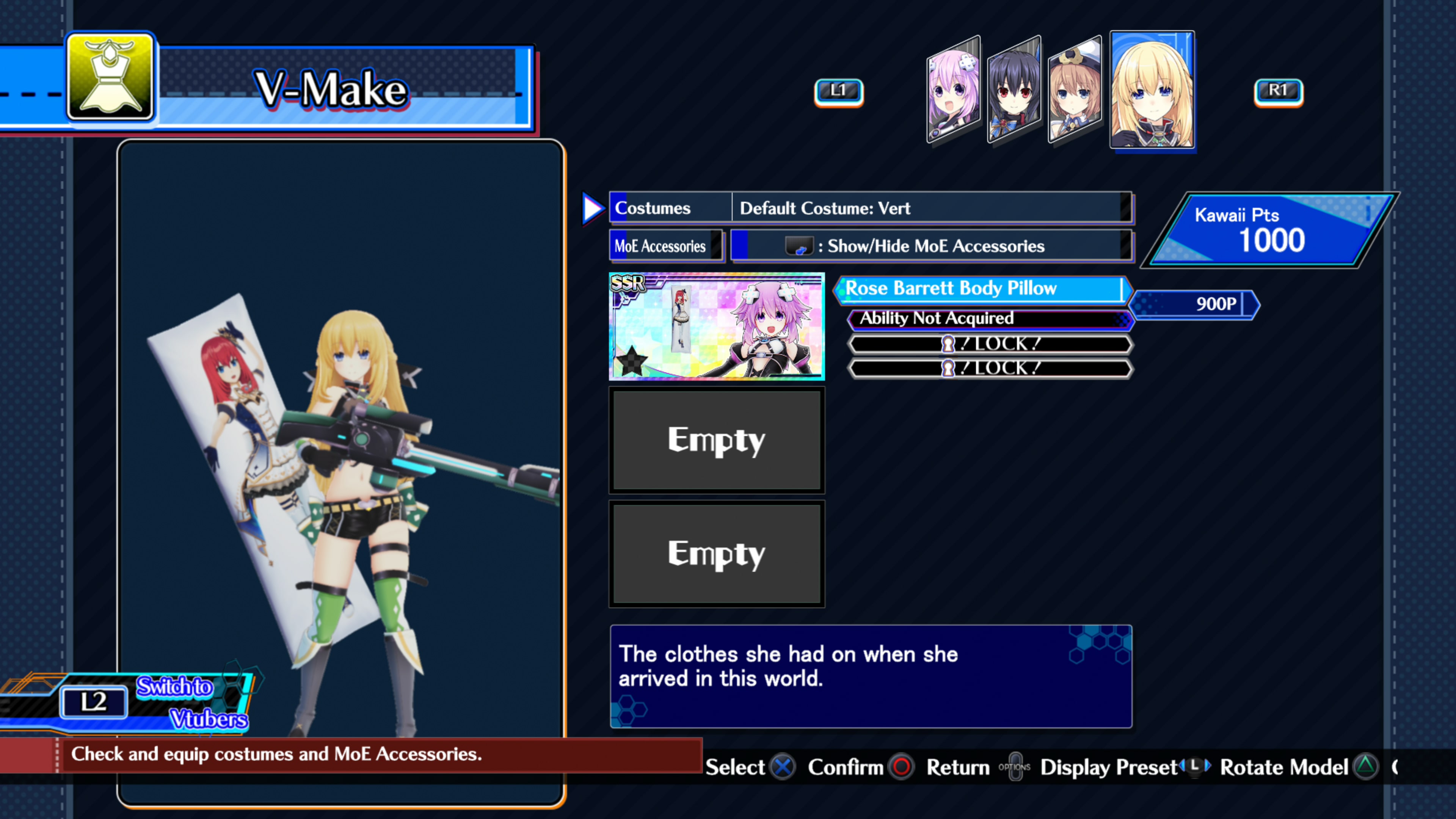The height and width of the screenshot is (819, 1456).
Task: Select Vert's highlighted character portrait
Action: pos(1153,91)
